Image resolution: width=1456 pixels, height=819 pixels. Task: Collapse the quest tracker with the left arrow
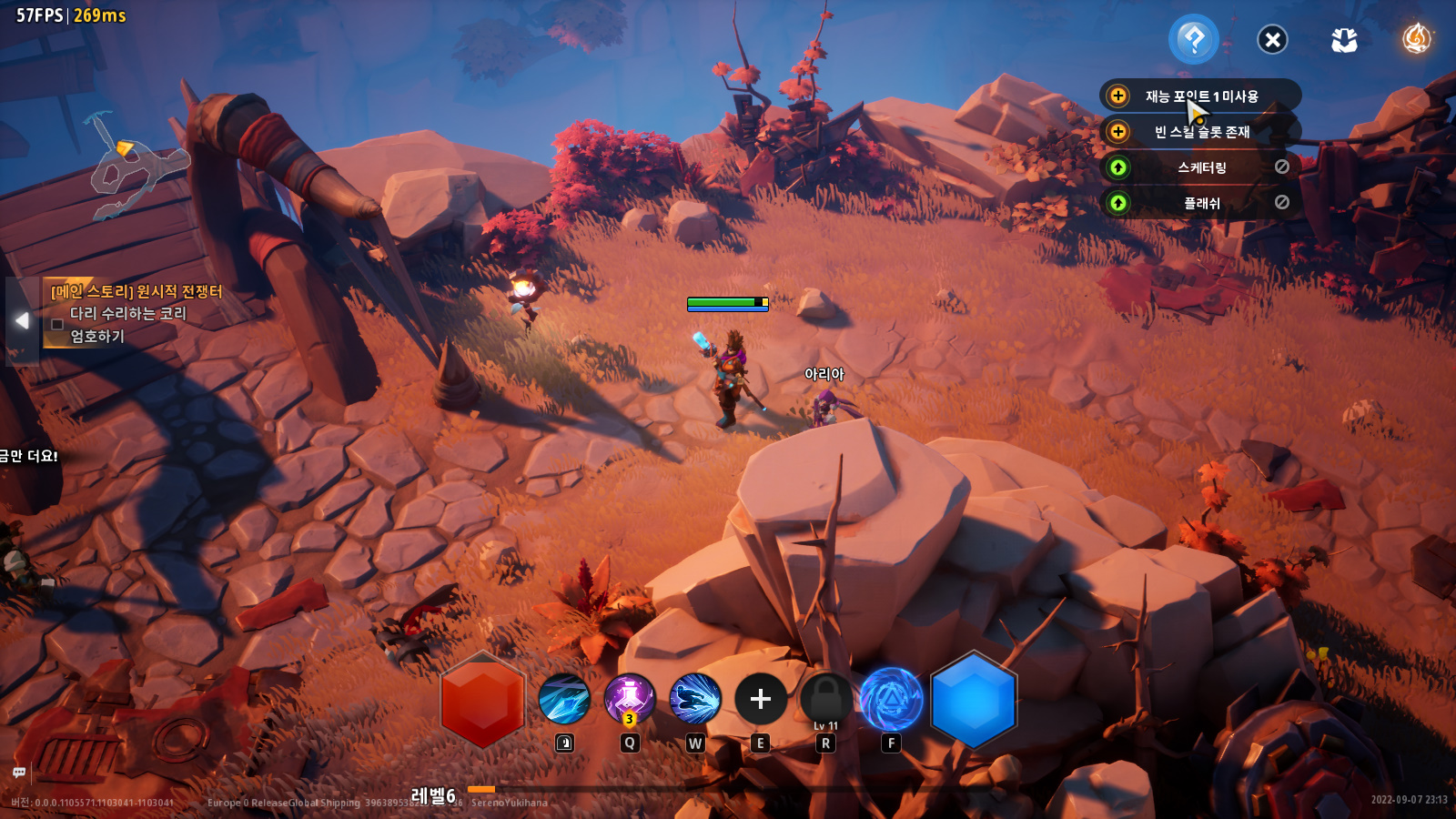22,320
